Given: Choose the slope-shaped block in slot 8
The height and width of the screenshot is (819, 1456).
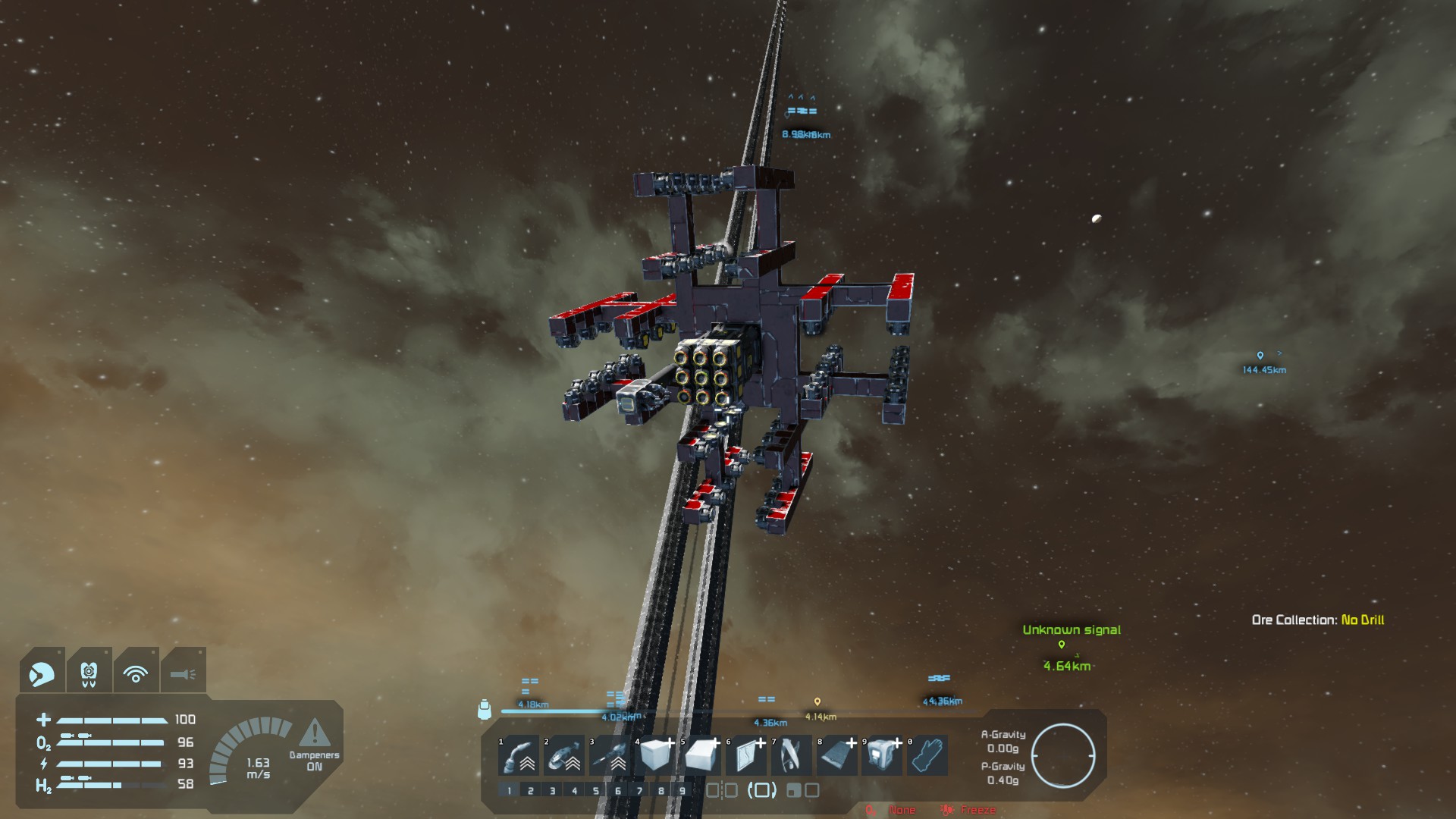Looking at the screenshot, I should pos(838,755).
